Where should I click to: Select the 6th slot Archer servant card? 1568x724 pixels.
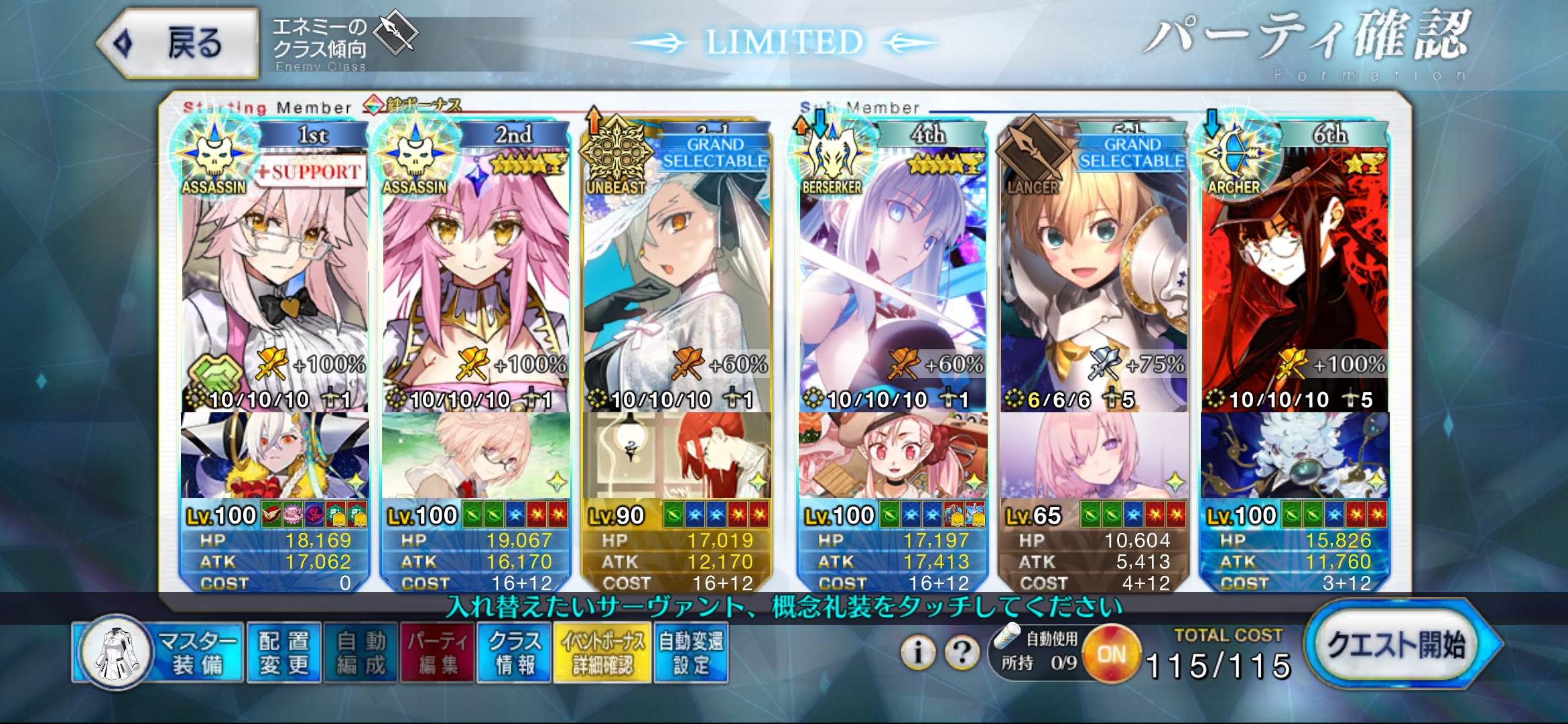coord(1295,282)
